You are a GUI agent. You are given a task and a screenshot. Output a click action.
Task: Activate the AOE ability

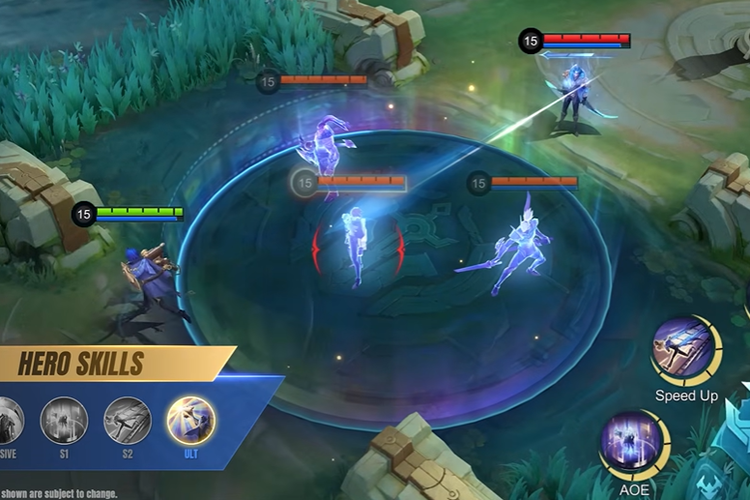pos(633,444)
